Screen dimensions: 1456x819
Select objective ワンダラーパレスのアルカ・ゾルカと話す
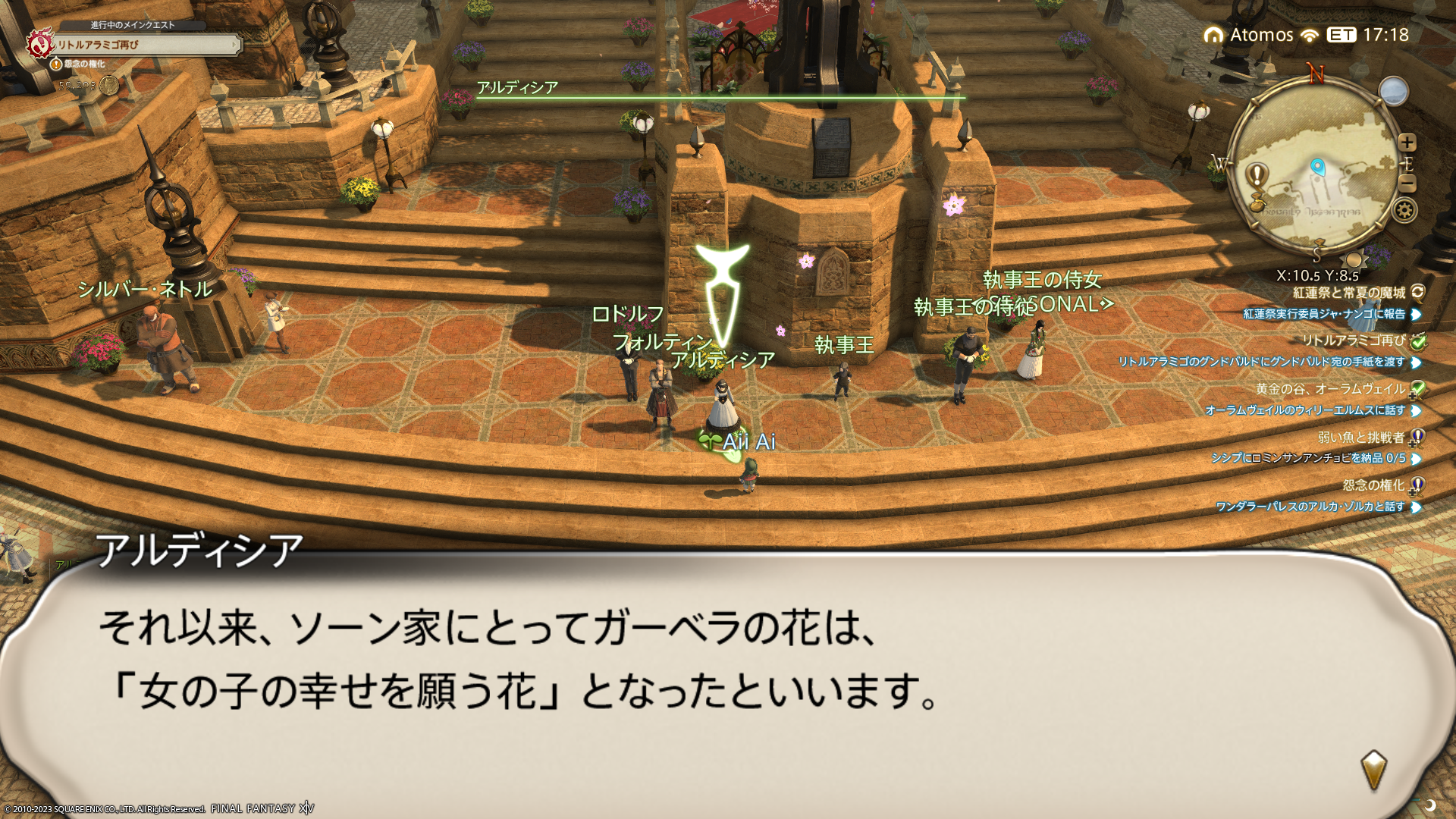tap(1310, 507)
